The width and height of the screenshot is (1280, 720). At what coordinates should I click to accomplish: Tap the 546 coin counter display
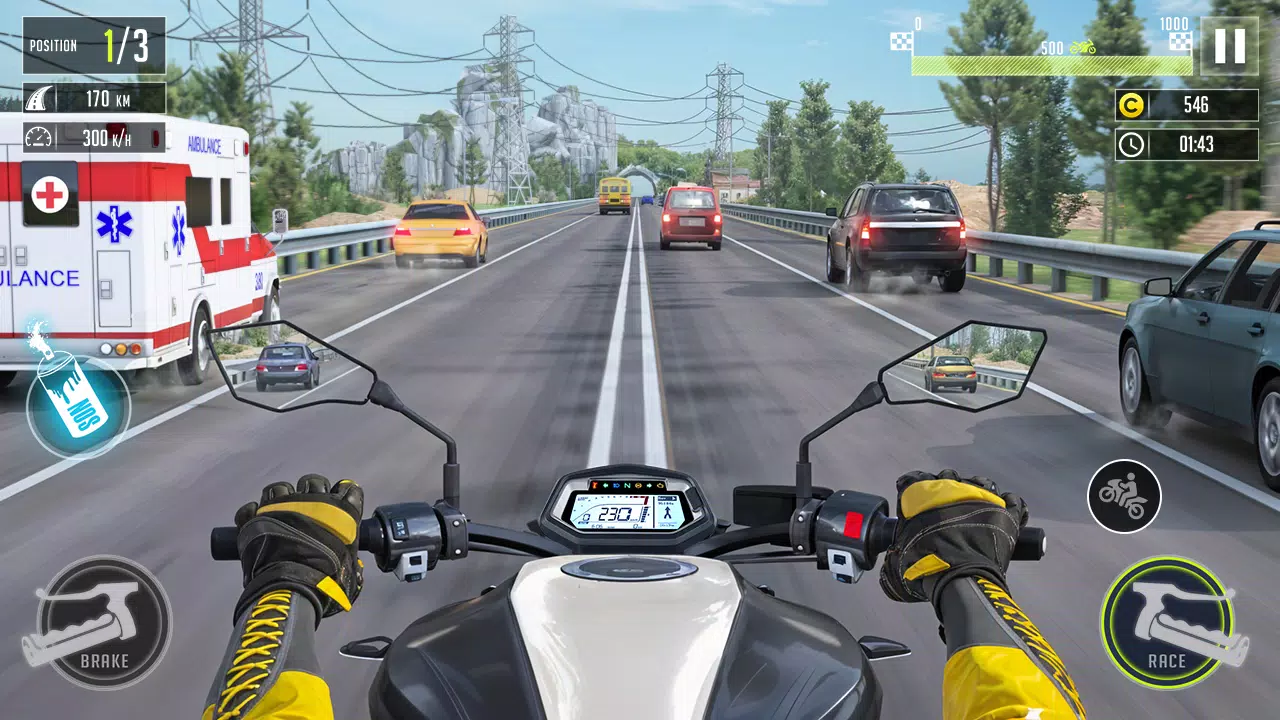pyautogui.click(x=1197, y=103)
